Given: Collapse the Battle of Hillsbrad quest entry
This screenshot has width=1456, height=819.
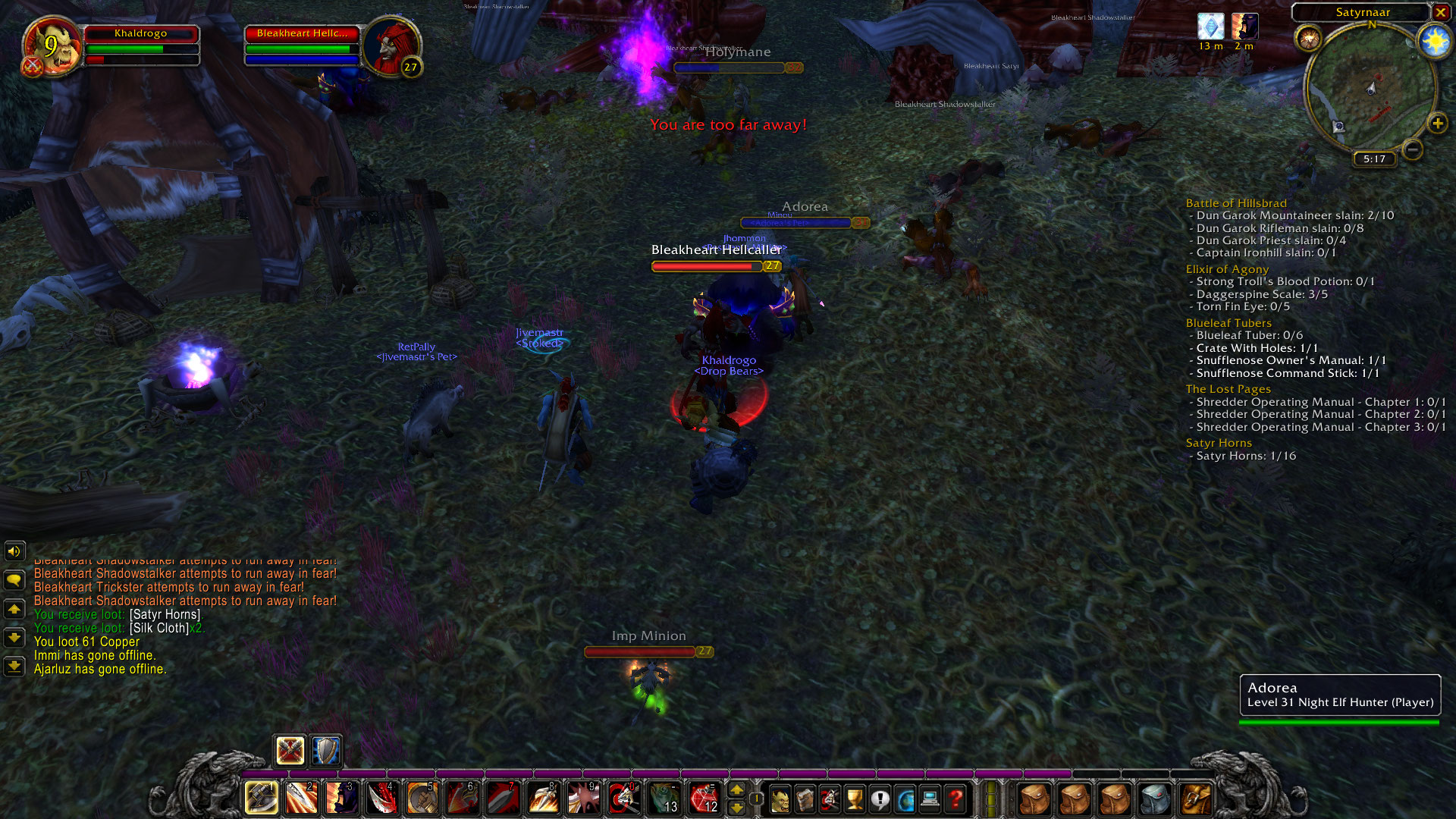Looking at the screenshot, I should tap(1236, 202).
